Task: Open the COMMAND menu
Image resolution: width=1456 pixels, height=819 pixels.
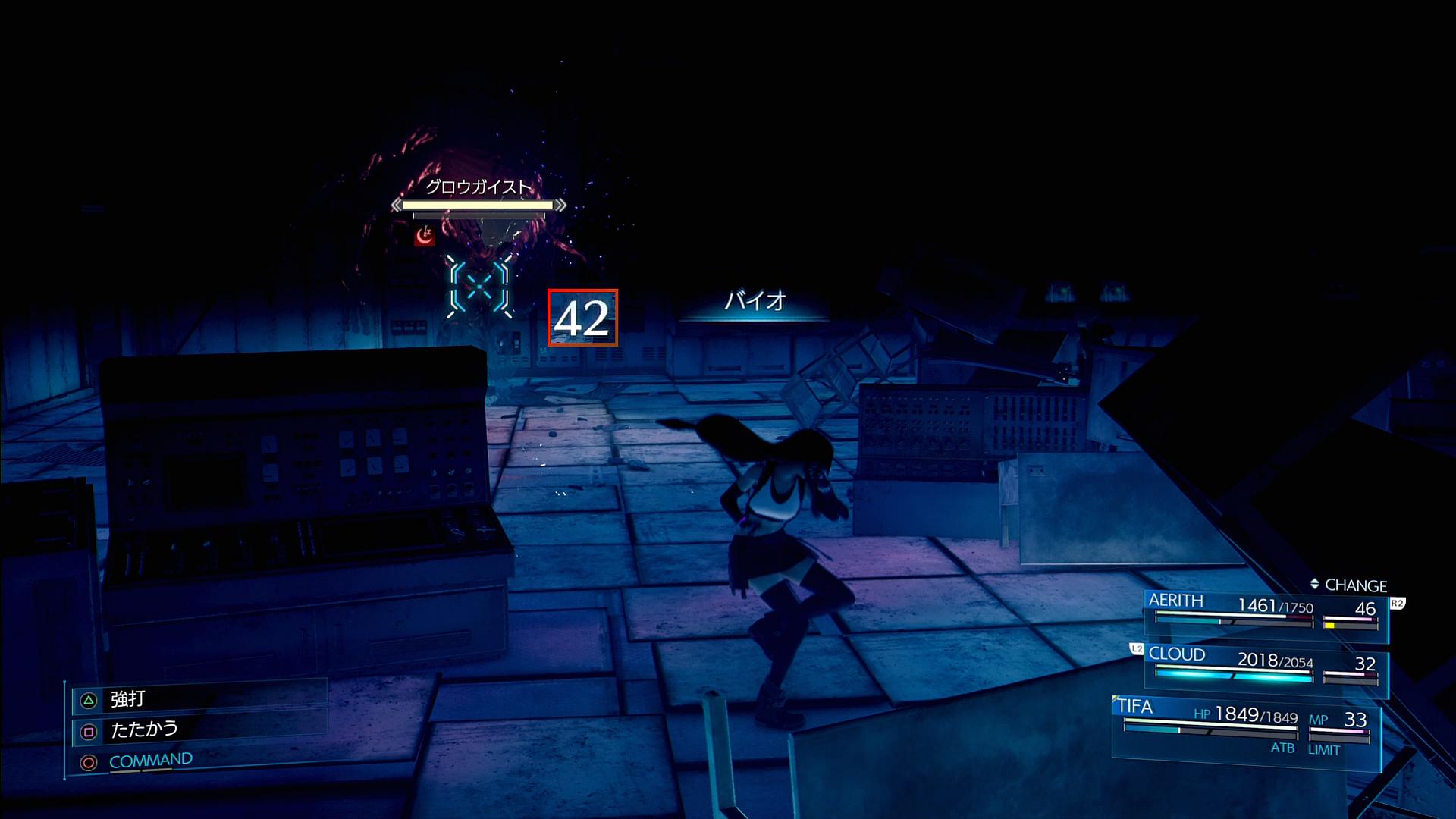Action: click(150, 761)
